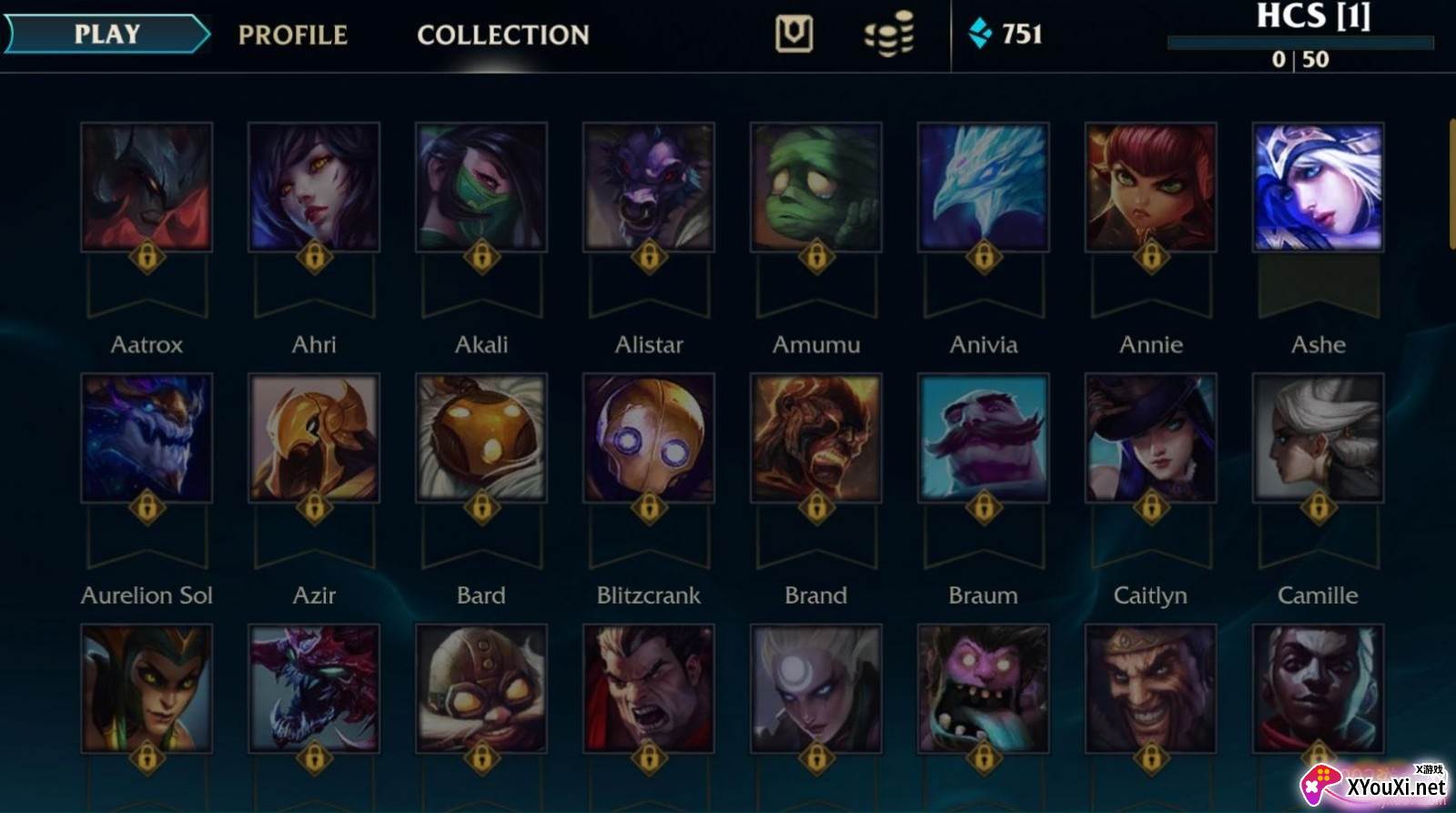Choose the Brand champion tile
This screenshot has height=813, width=1456.
pyautogui.click(x=816, y=438)
